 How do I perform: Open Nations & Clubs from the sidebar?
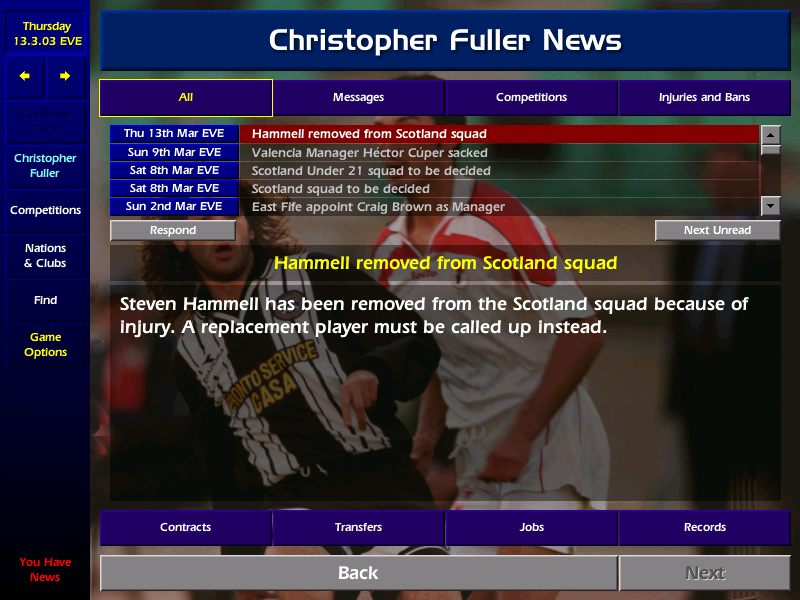tap(45, 256)
